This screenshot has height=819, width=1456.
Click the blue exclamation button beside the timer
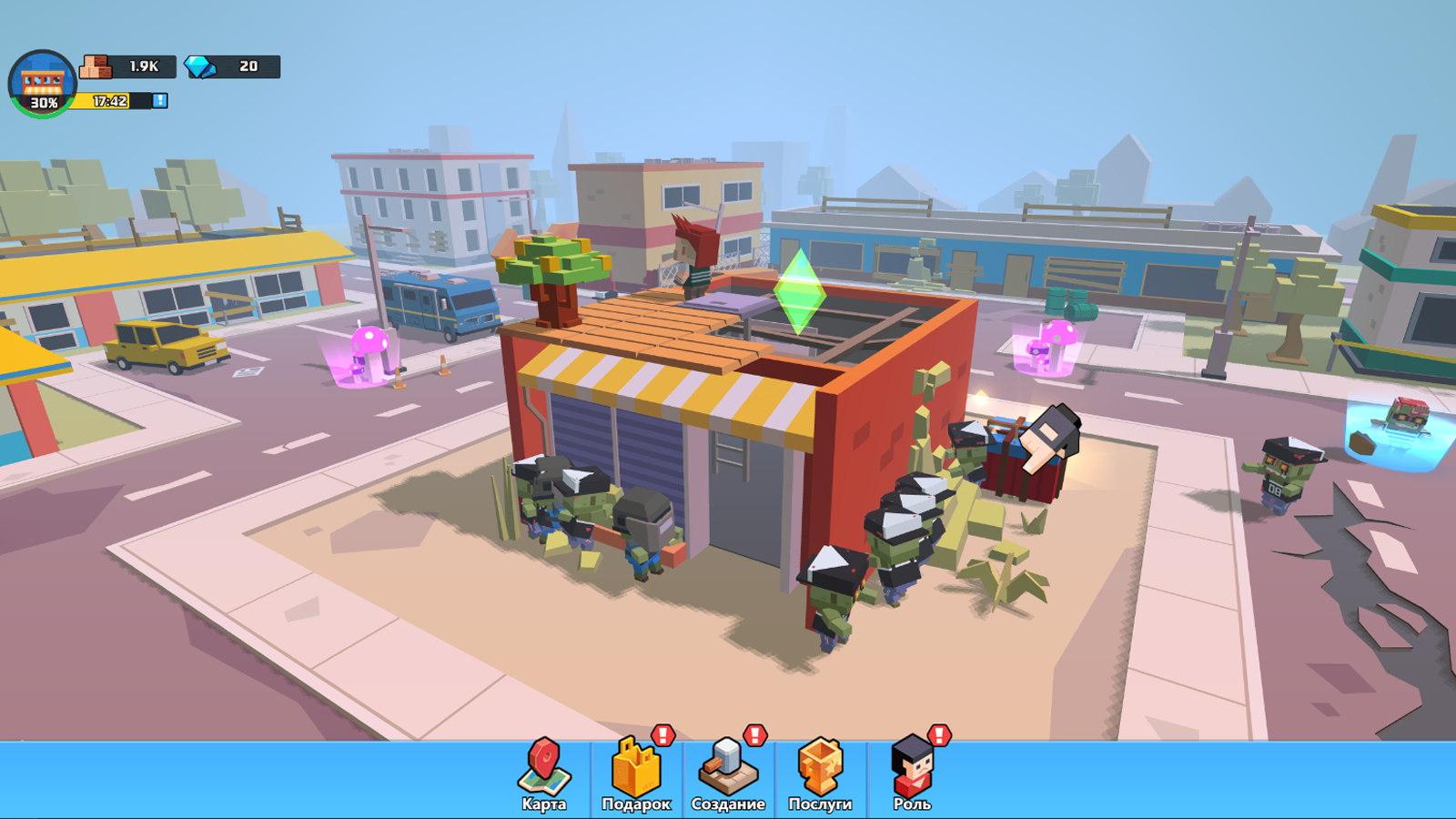(160, 102)
